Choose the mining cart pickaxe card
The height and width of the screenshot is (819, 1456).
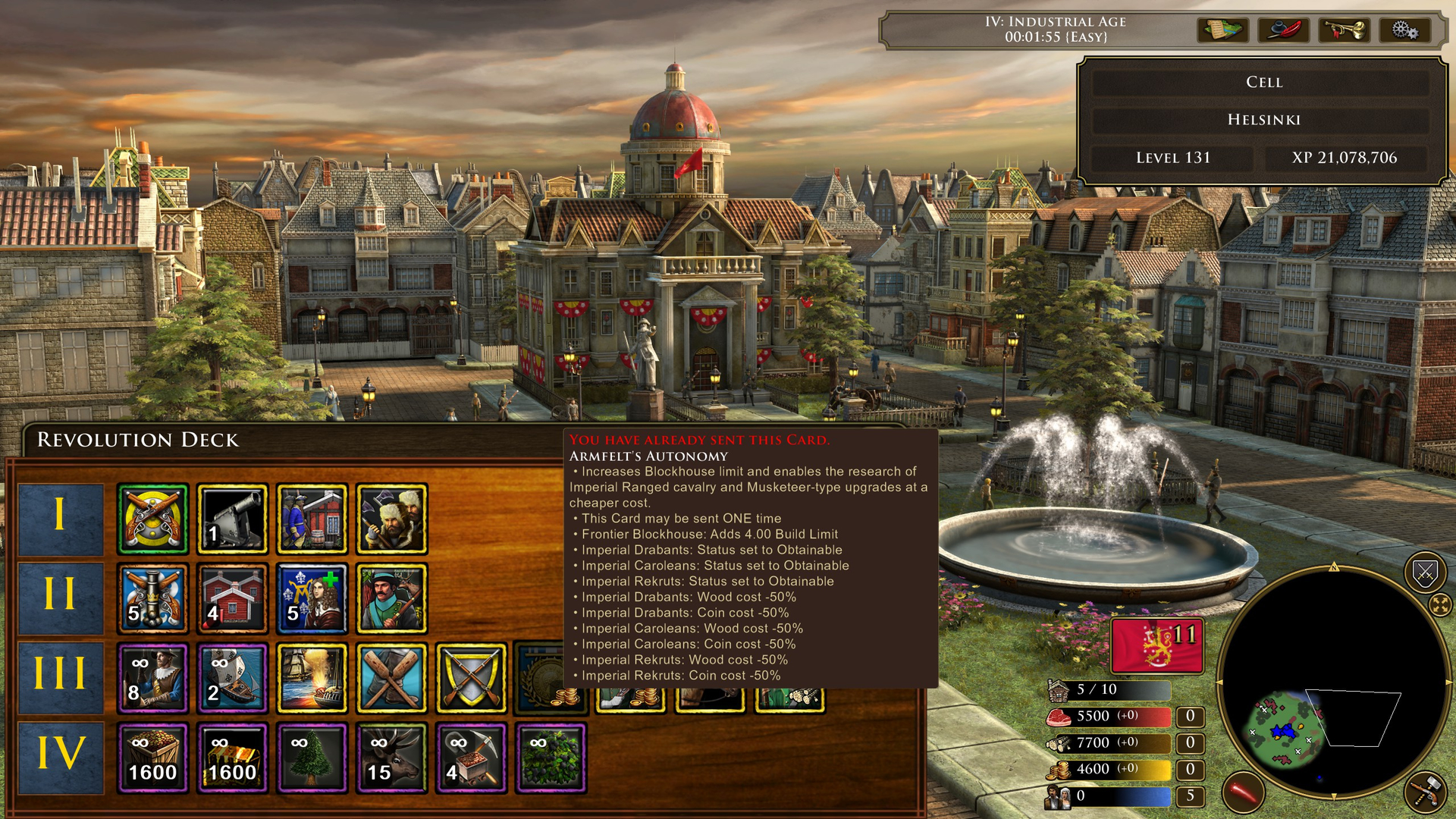pyautogui.click(x=471, y=758)
